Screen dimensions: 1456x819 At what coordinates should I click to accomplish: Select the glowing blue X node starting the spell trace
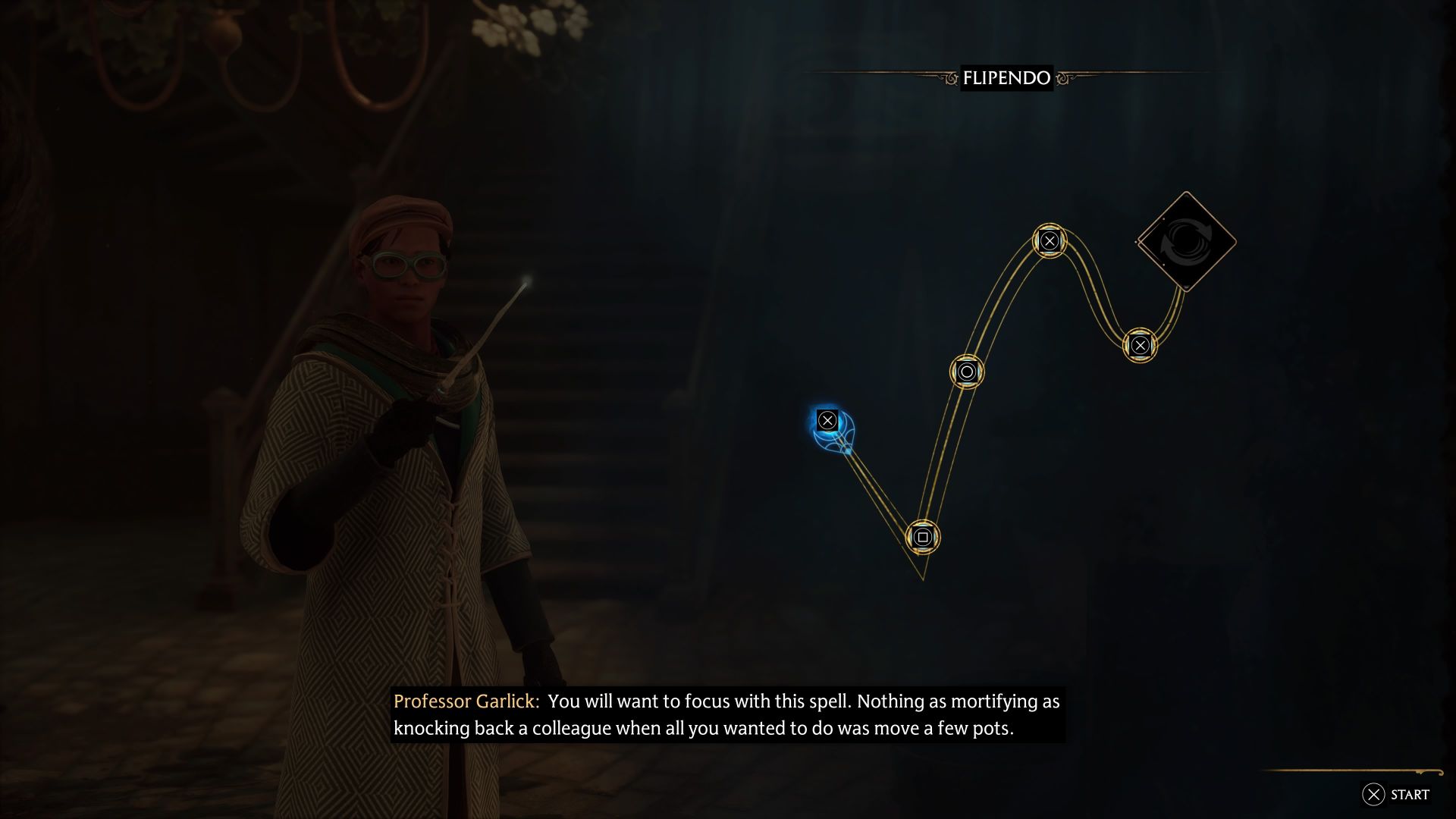827,419
